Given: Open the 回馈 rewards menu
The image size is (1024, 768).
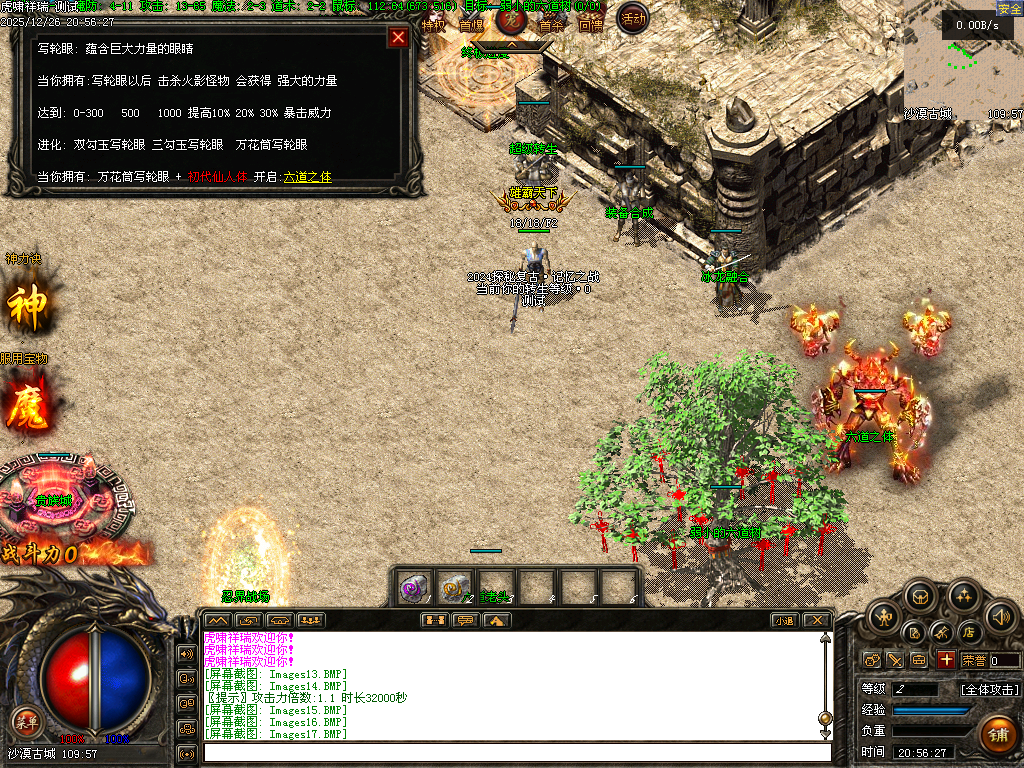Looking at the screenshot, I should tap(590, 25).
